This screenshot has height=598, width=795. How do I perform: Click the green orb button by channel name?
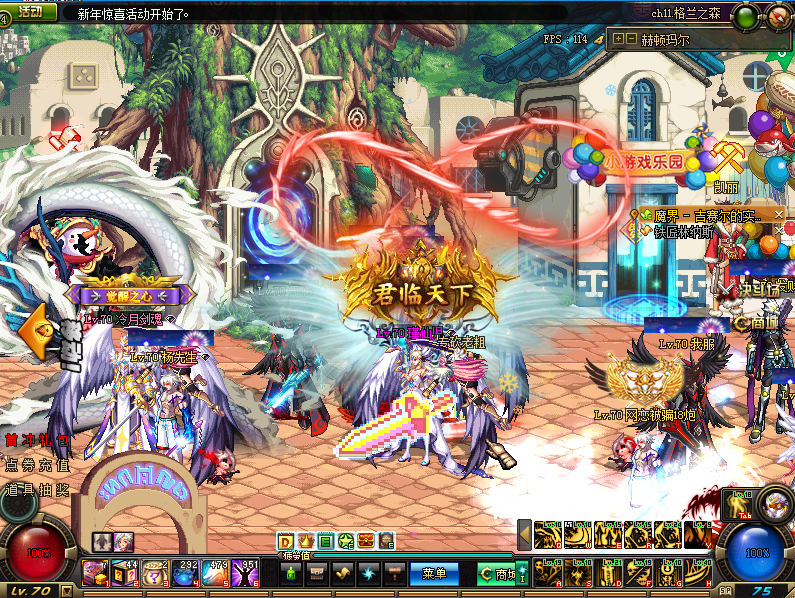click(745, 16)
